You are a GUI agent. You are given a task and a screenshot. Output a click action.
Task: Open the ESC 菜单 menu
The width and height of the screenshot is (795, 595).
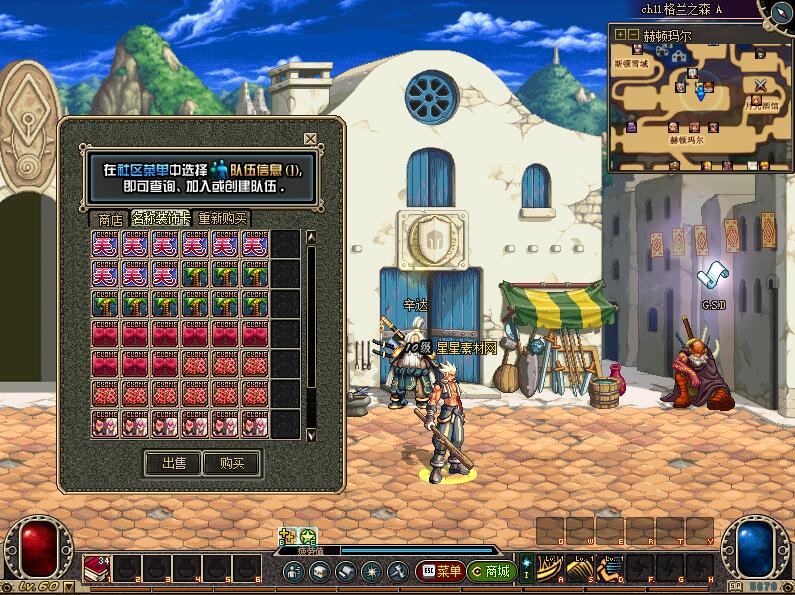point(440,571)
